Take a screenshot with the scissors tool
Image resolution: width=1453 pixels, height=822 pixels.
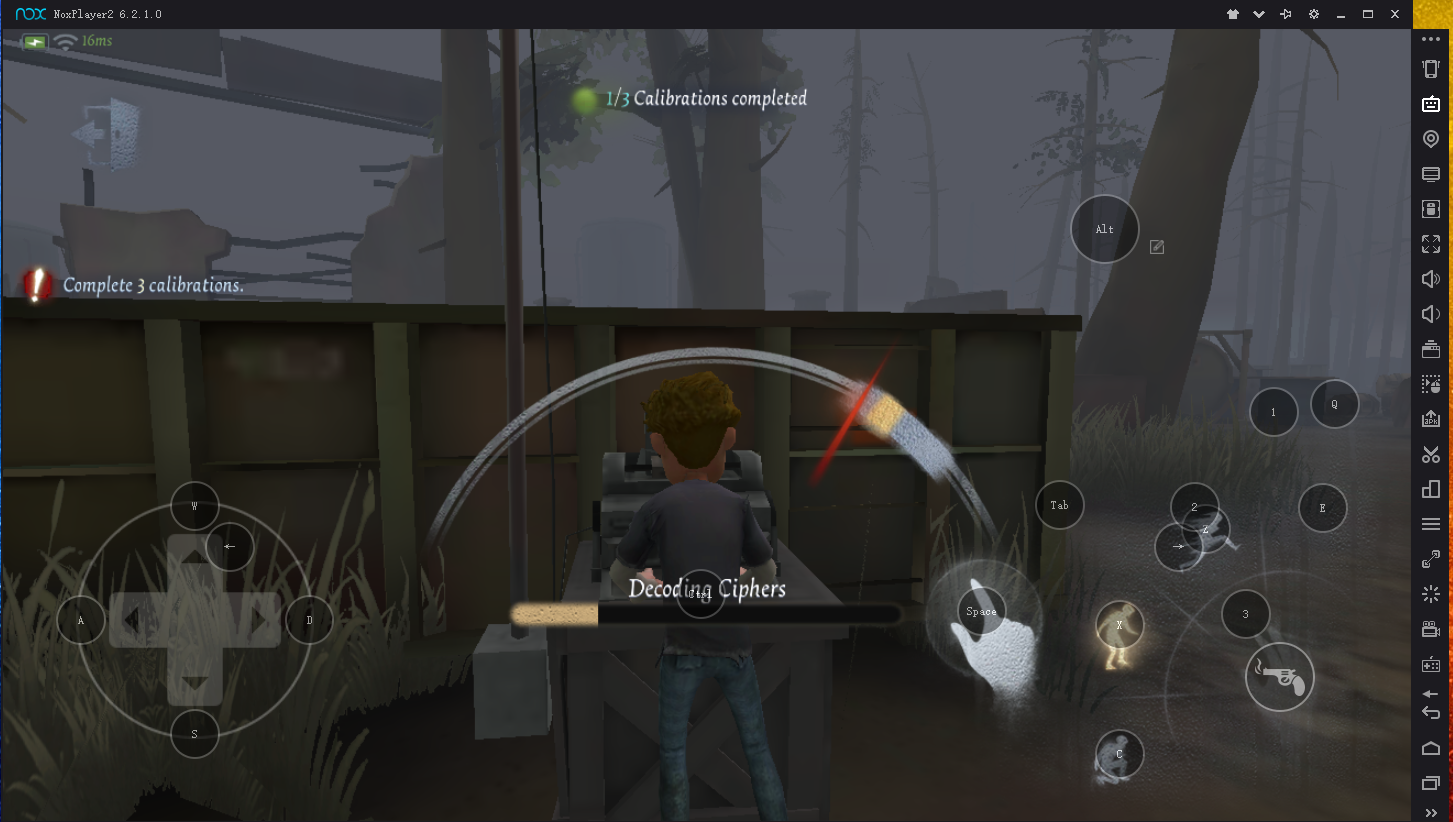(1431, 454)
